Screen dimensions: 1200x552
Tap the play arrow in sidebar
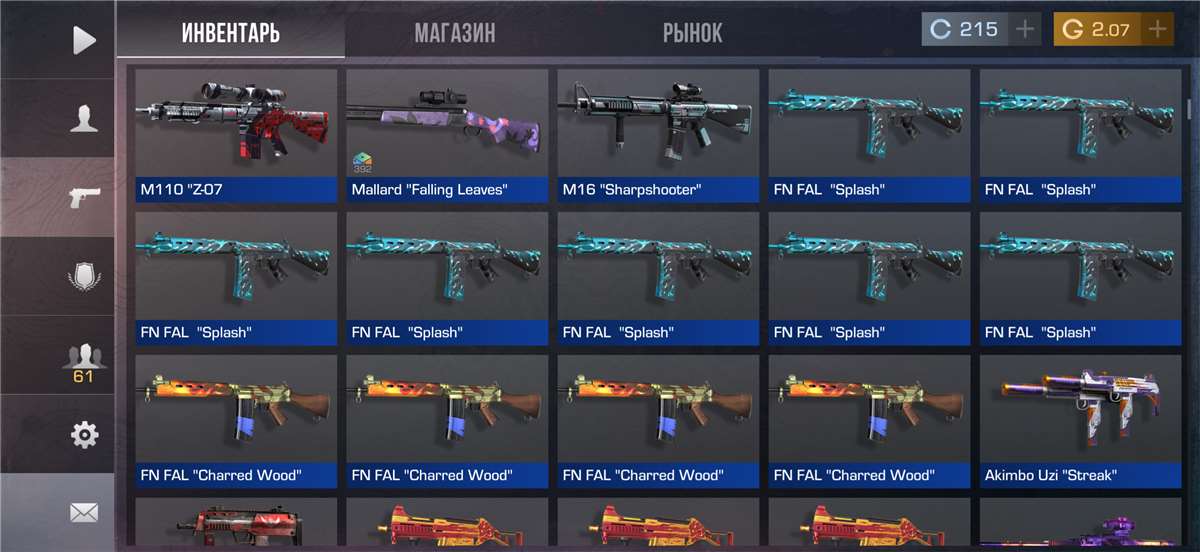[85, 40]
